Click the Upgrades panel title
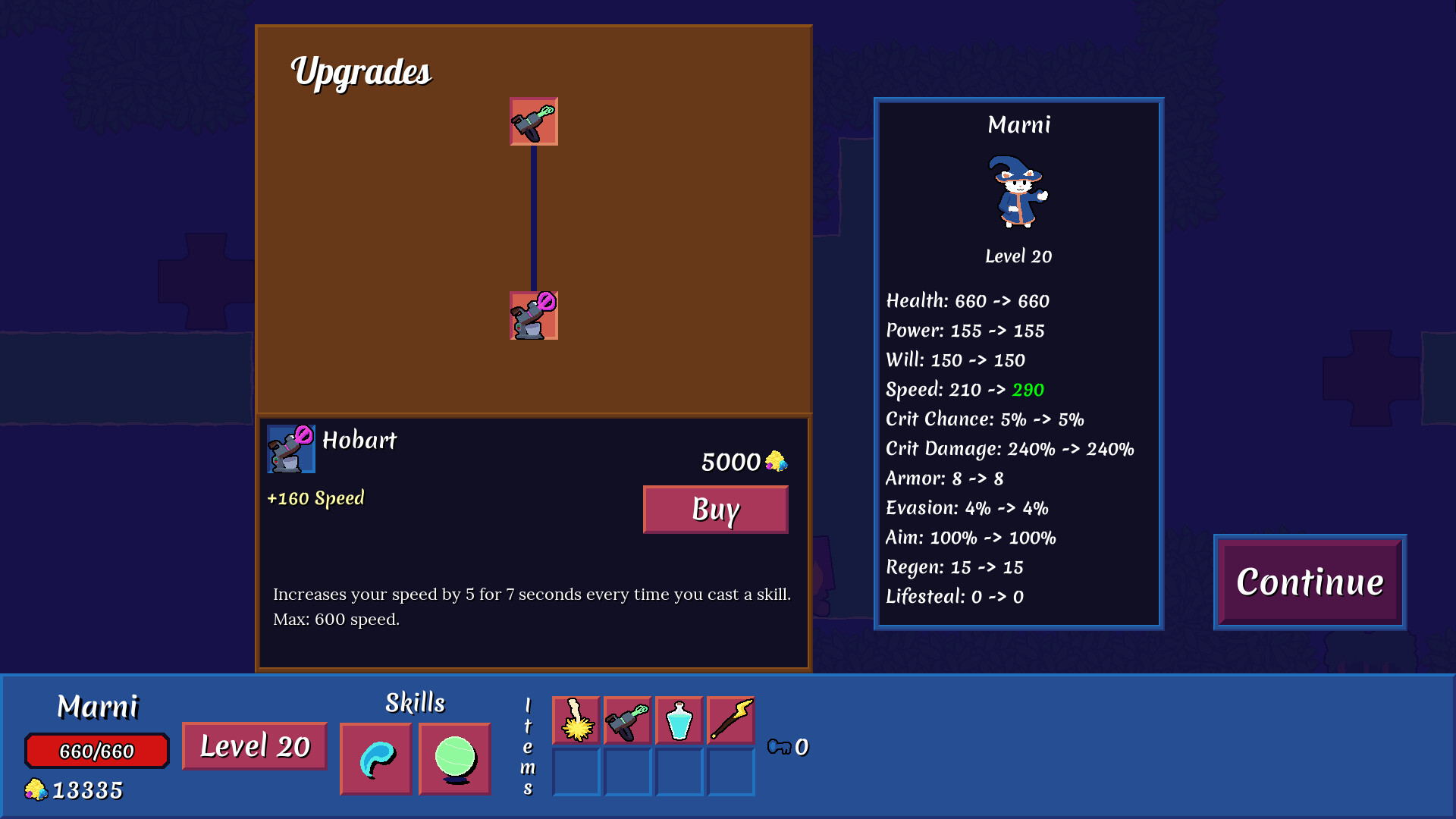This screenshot has width=1456, height=819. coord(362,73)
